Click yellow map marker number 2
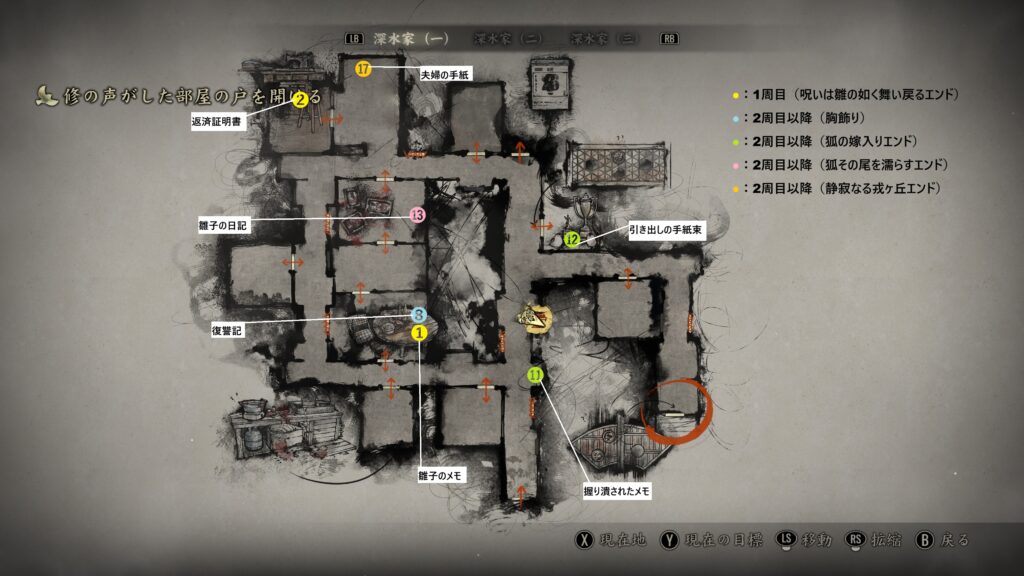The width and height of the screenshot is (1024, 576). click(299, 99)
